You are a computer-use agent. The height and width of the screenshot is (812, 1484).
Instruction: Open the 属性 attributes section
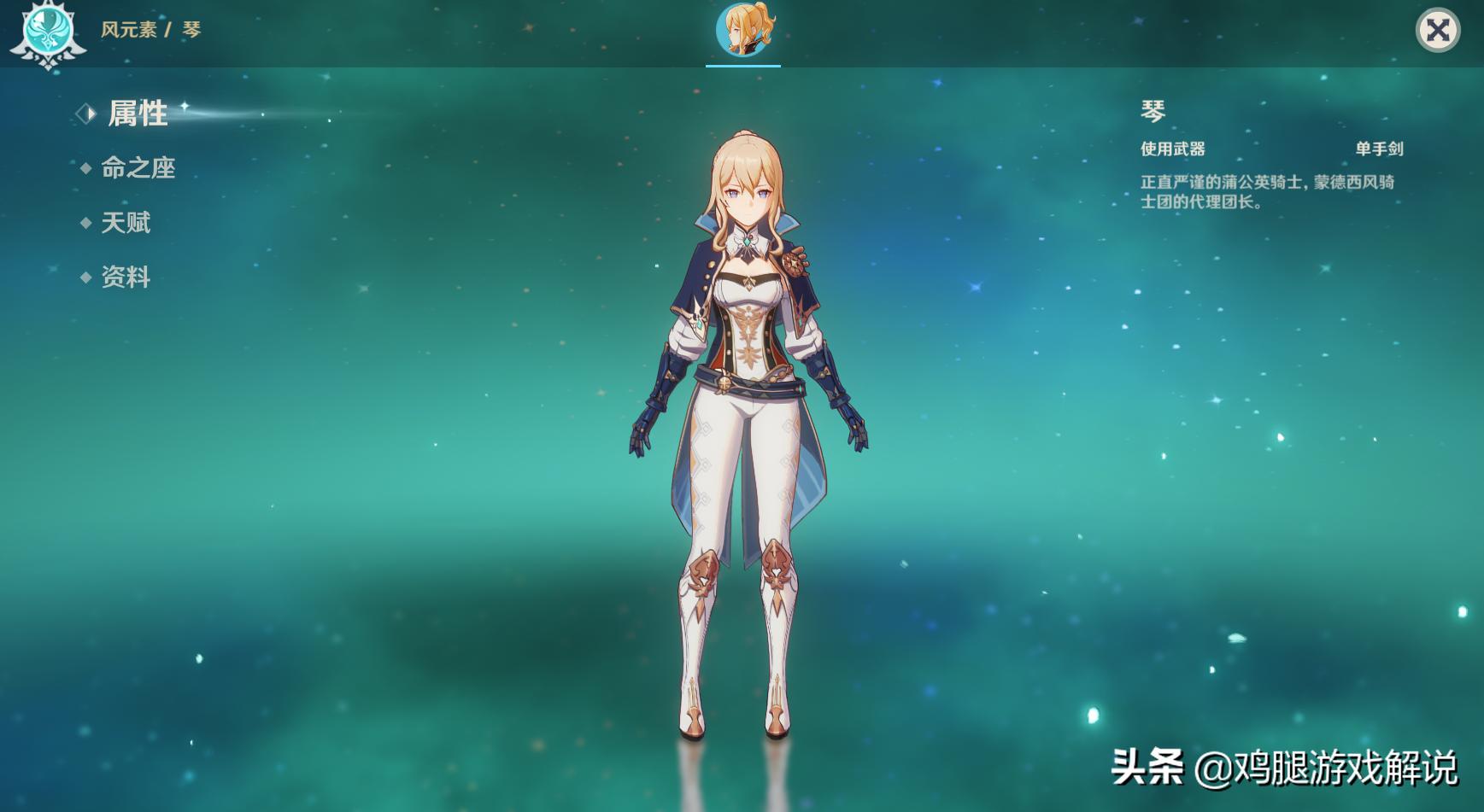(x=137, y=114)
